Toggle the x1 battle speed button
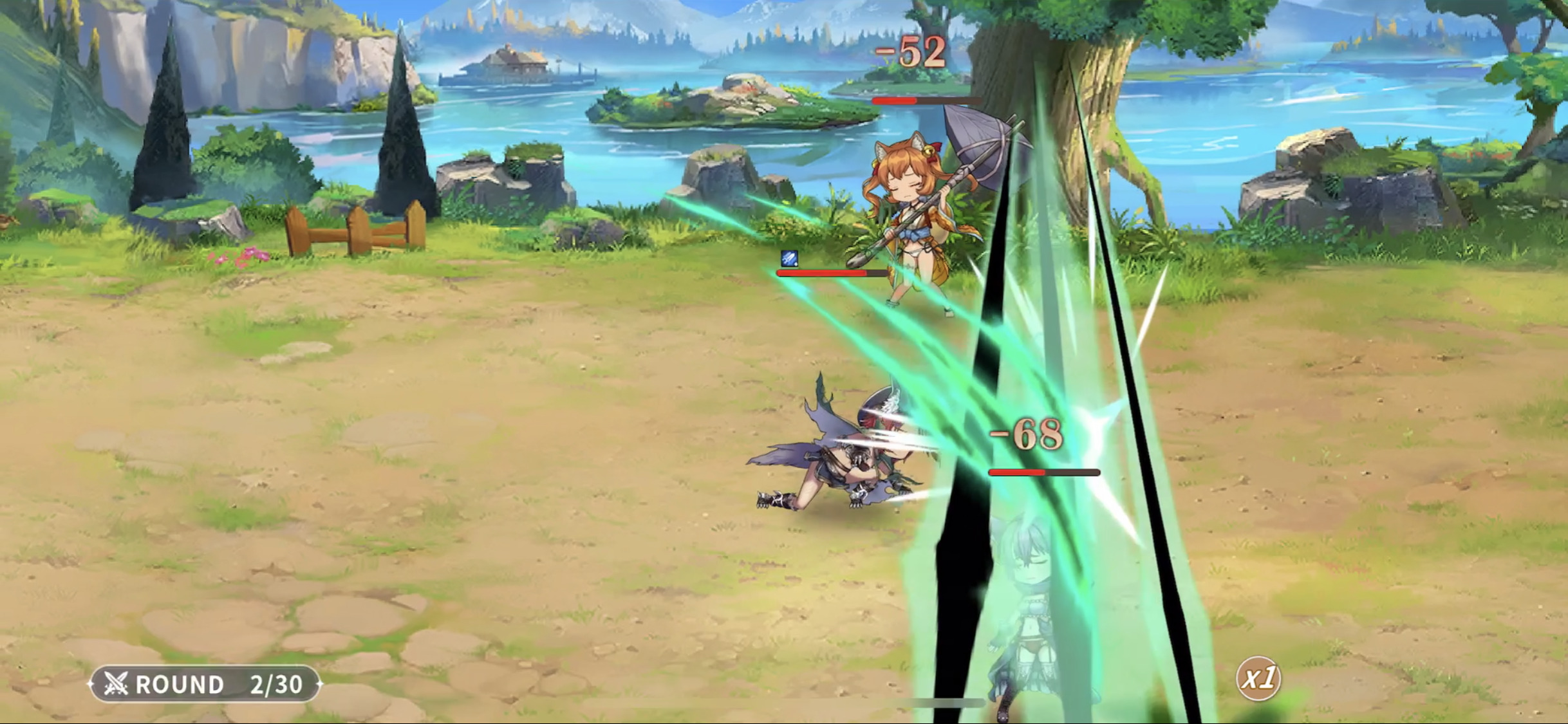The width and height of the screenshot is (1568, 724). pyautogui.click(x=1258, y=678)
